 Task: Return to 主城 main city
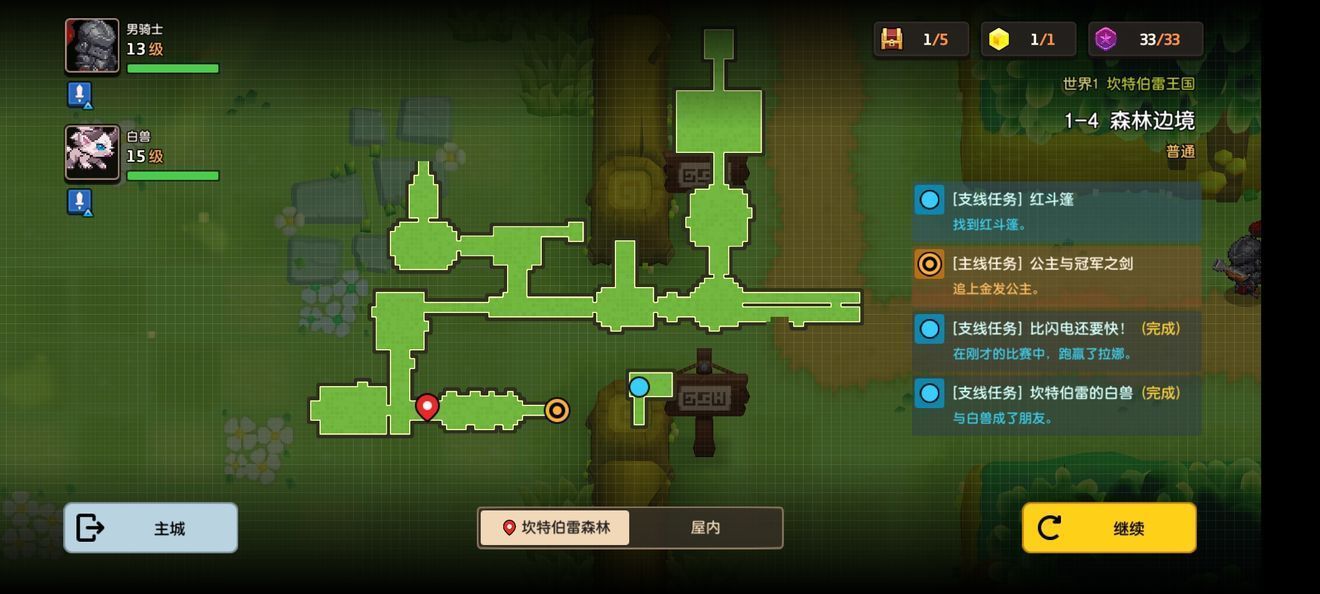pyautogui.click(x=151, y=528)
